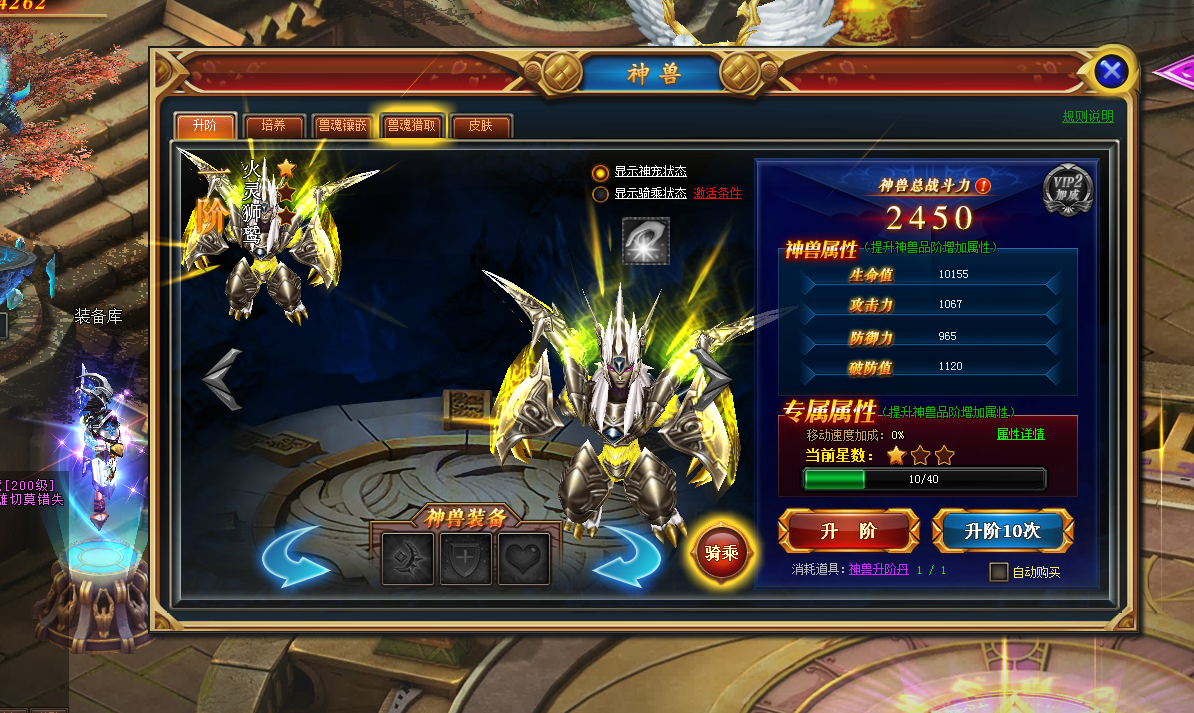
Task: Click the 神兽升阶丹 item link
Action: (879, 570)
